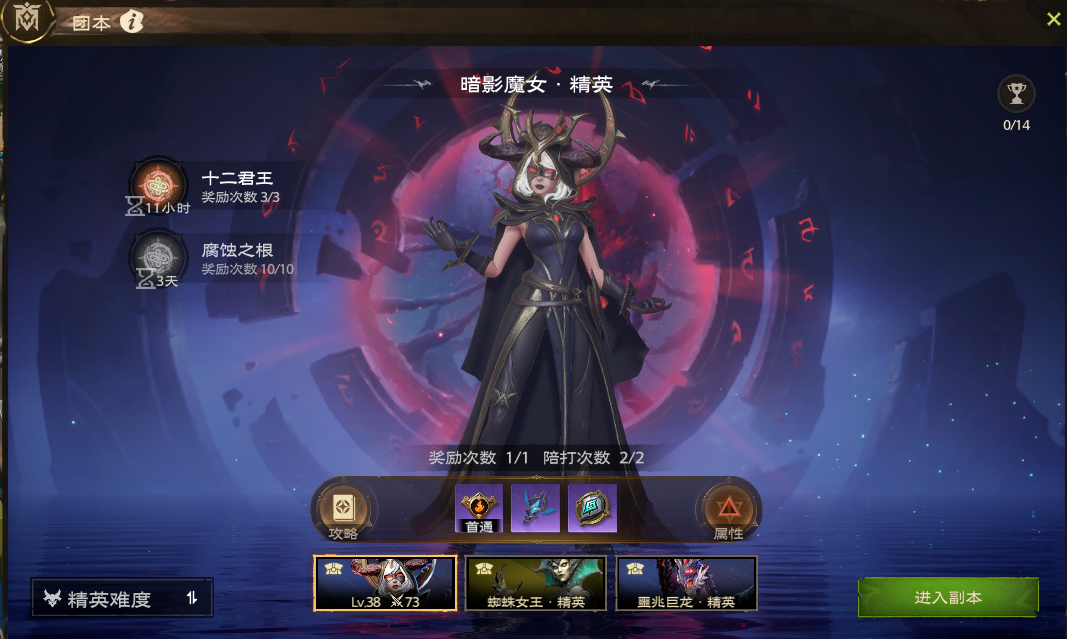Click the 团本 info icon
This screenshot has height=639, width=1067.
(x=132, y=22)
